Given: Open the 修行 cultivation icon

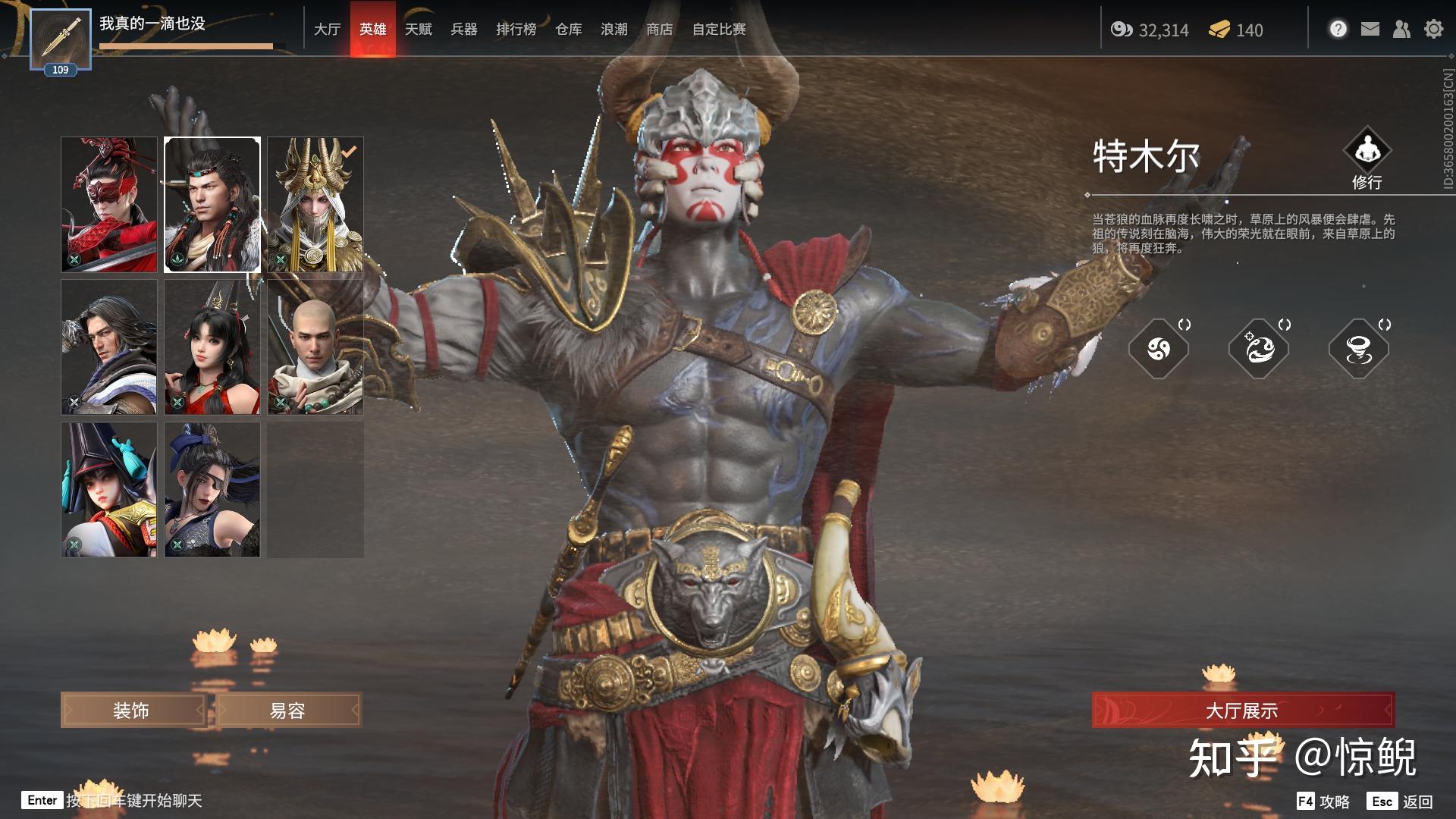Looking at the screenshot, I should (x=1367, y=152).
